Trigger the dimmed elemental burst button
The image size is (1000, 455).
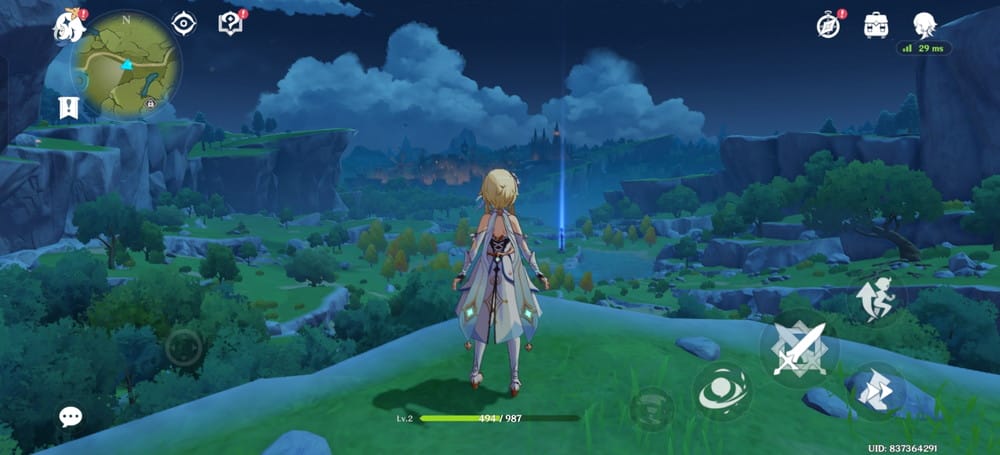[x=651, y=408]
